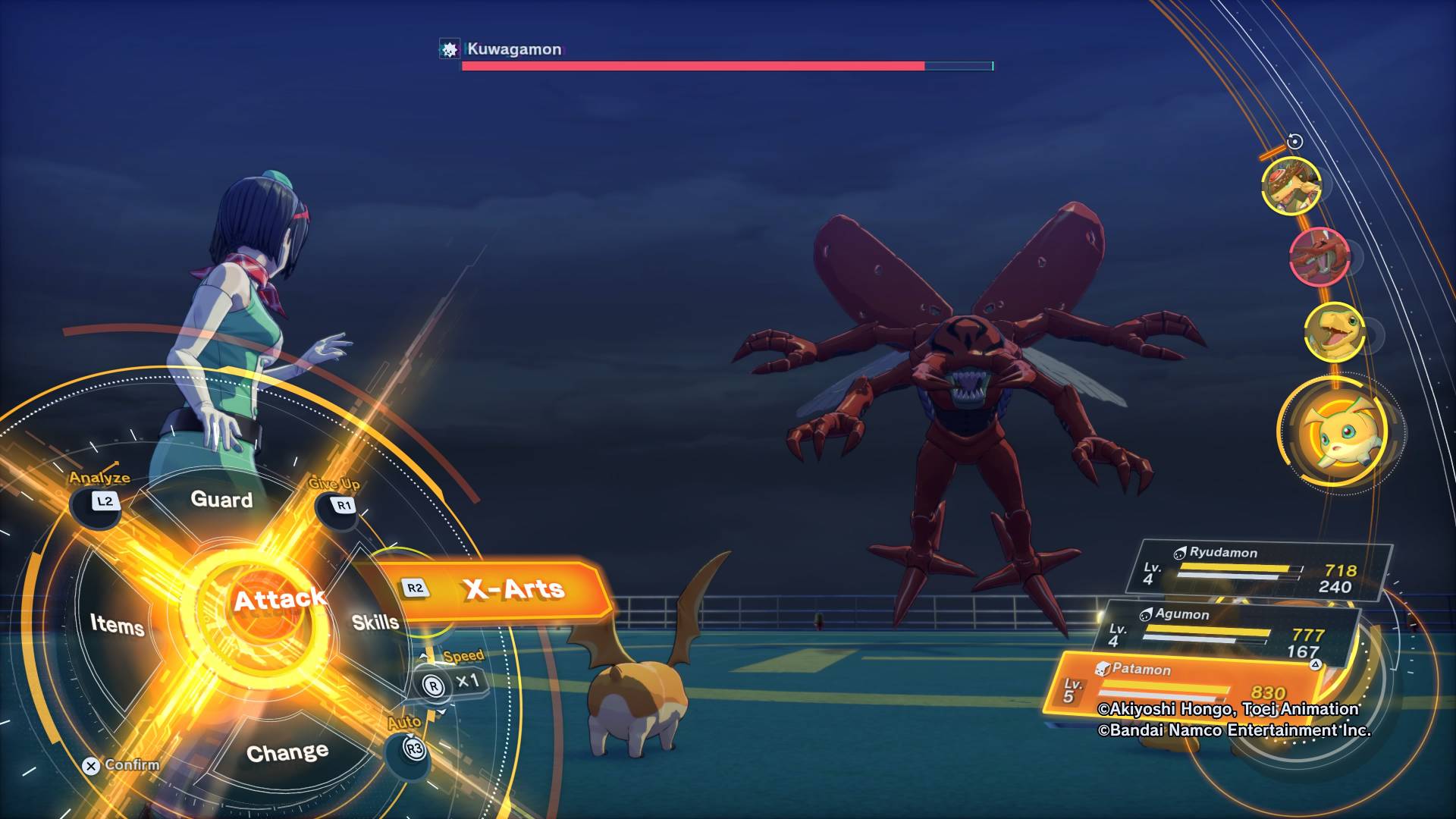Select Agumon's party status panel

point(1228,629)
